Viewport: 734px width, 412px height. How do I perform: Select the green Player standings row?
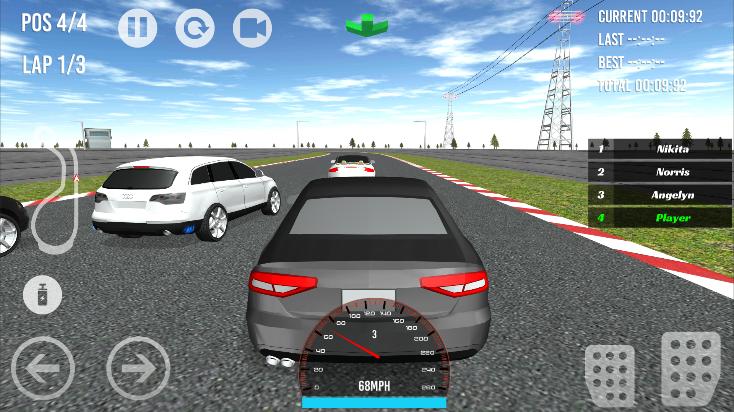tap(659, 217)
